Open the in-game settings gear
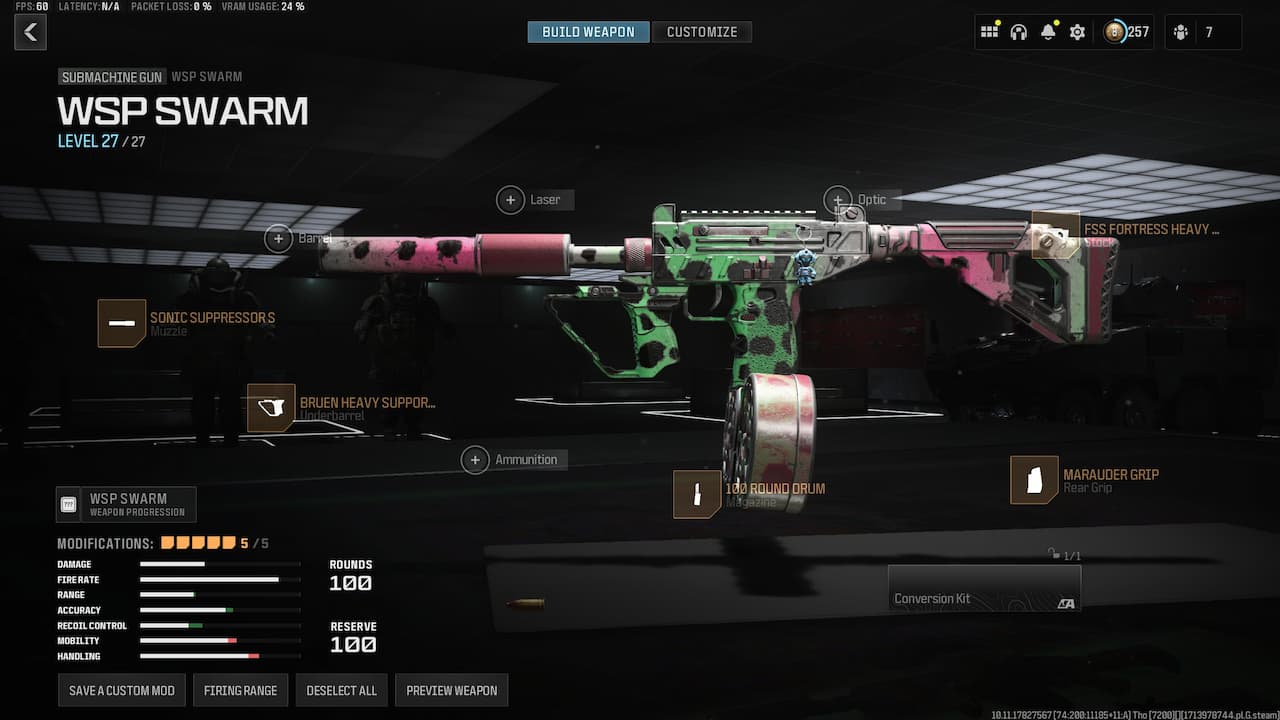 (1077, 31)
